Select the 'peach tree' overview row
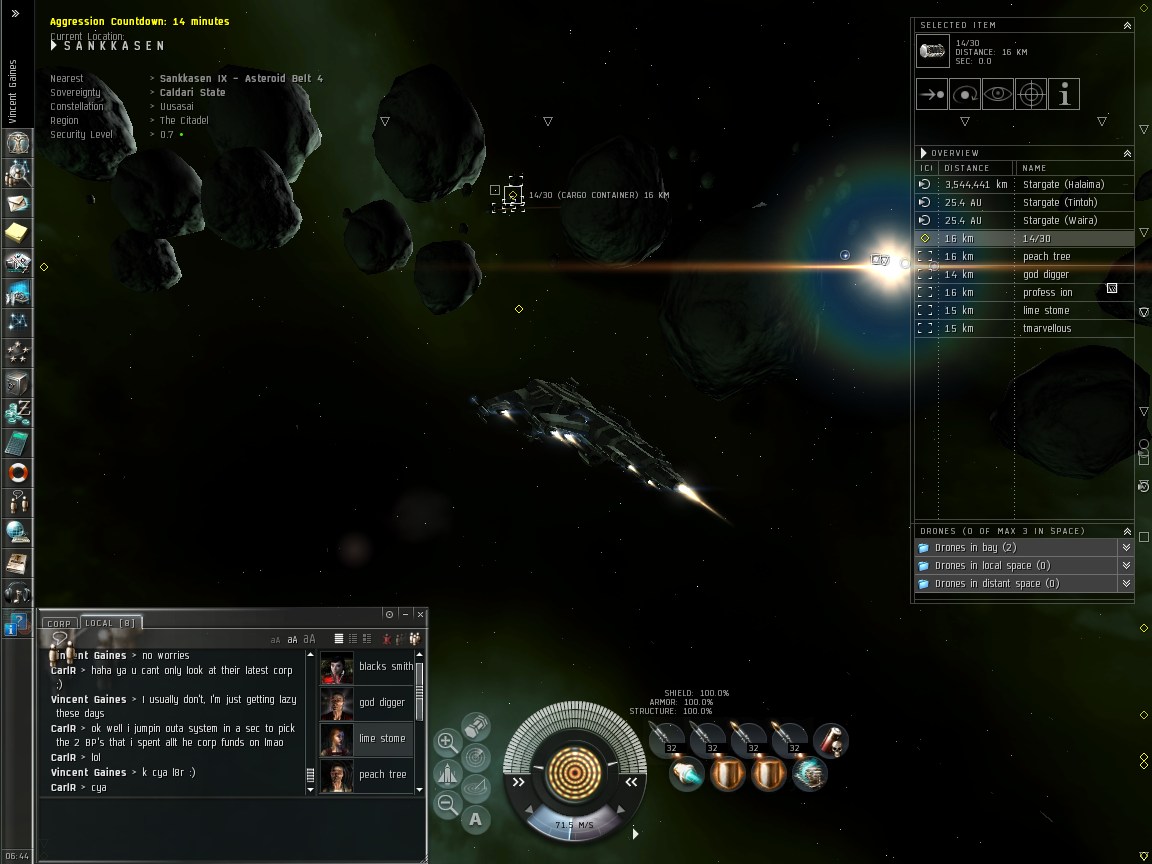The height and width of the screenshot is (864, 1152). click(x=1046, y=256)
